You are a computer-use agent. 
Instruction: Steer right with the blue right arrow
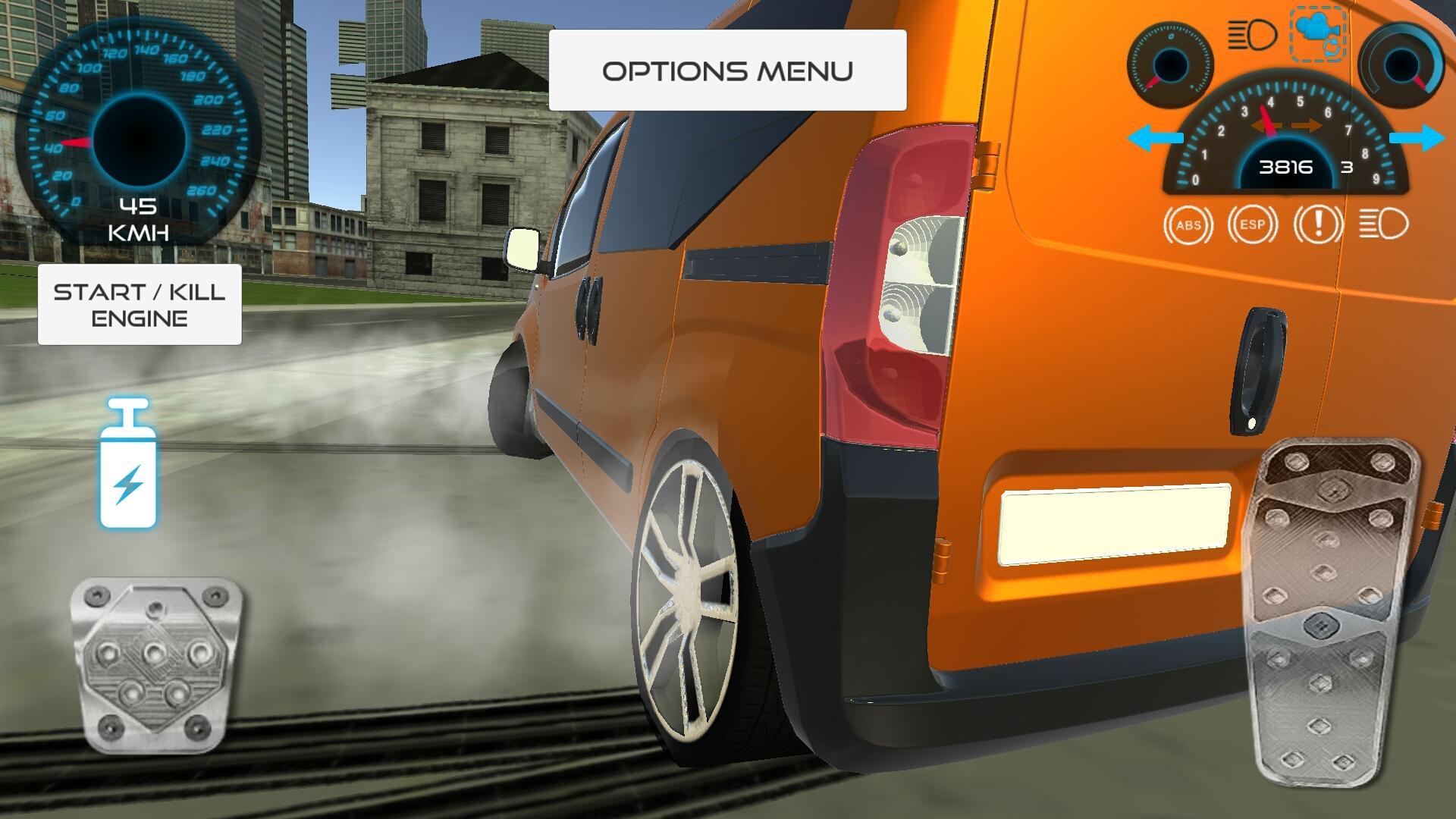[1418, 138]
